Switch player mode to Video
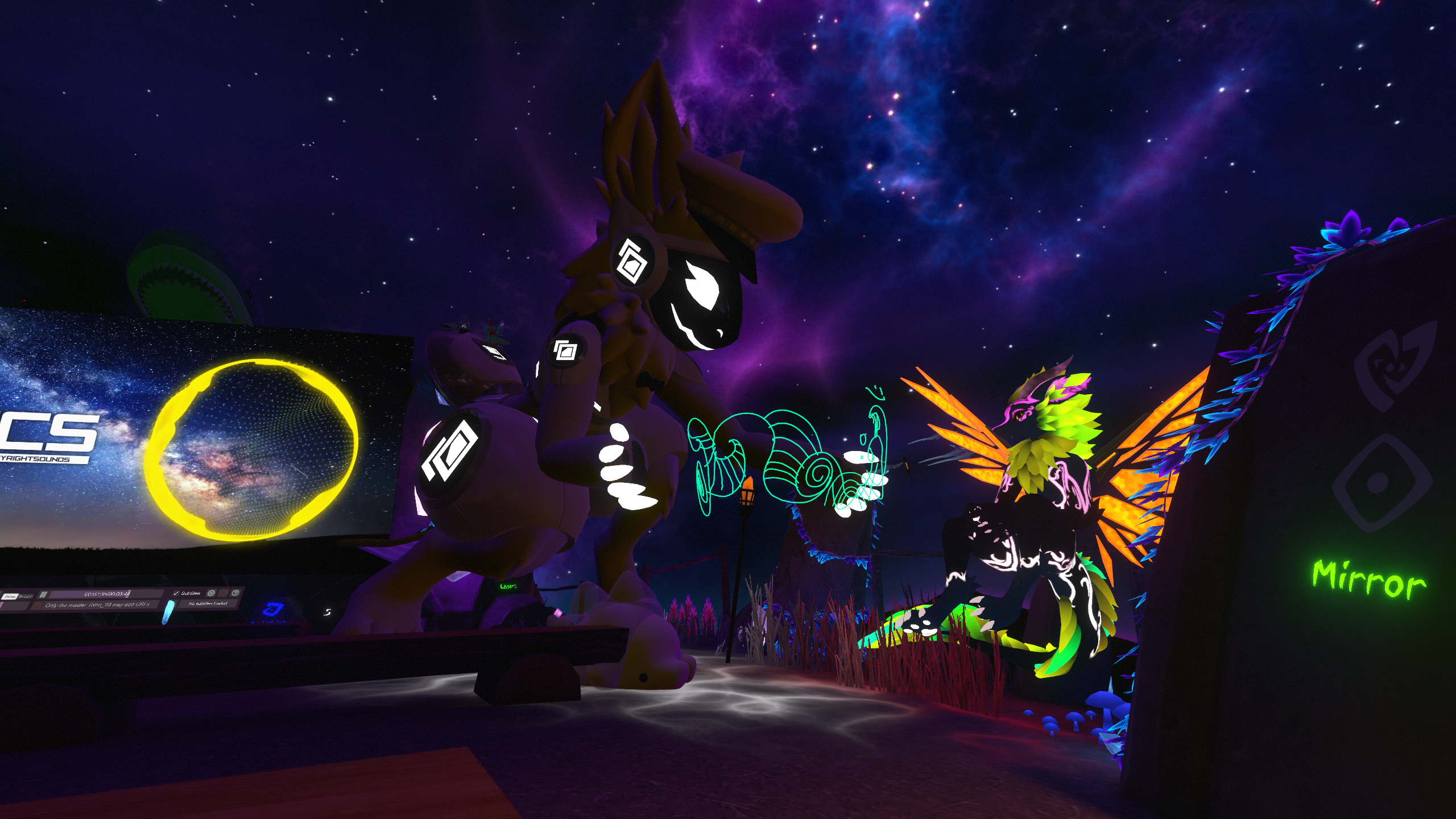1456x819 pixels. pyautogui.click(x=10, y=597)
